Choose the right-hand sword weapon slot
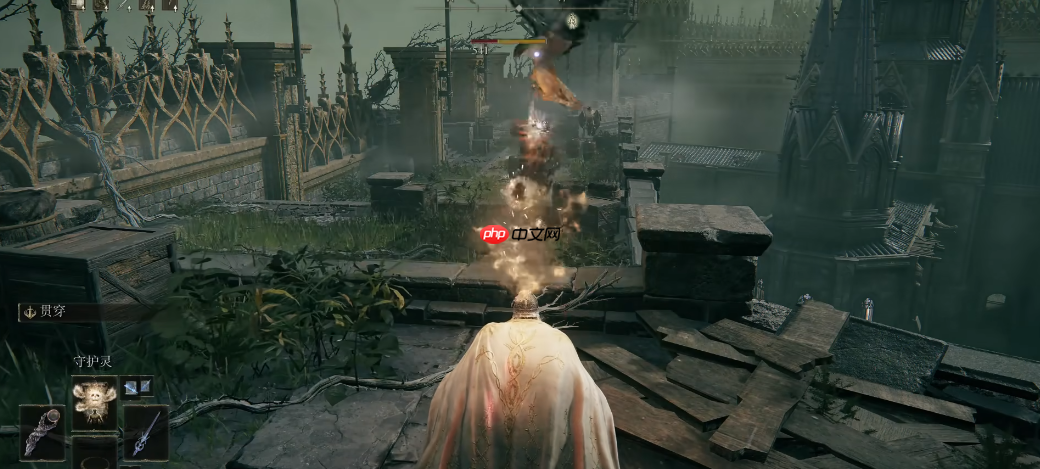The height and width of the screenshot is (469, 1040). pyautogui.click(x=146, y=432)
